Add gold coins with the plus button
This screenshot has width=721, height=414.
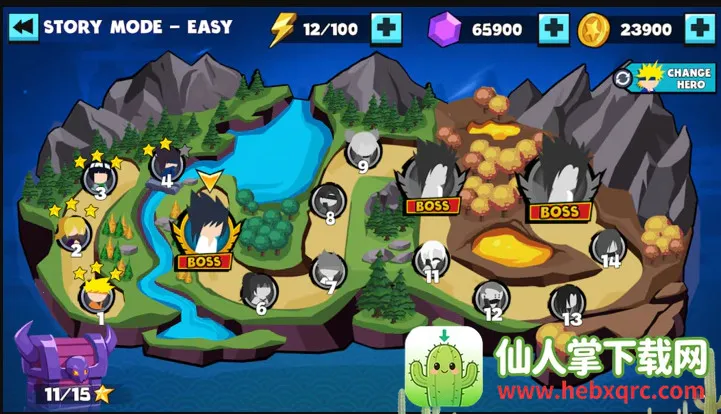699,29
